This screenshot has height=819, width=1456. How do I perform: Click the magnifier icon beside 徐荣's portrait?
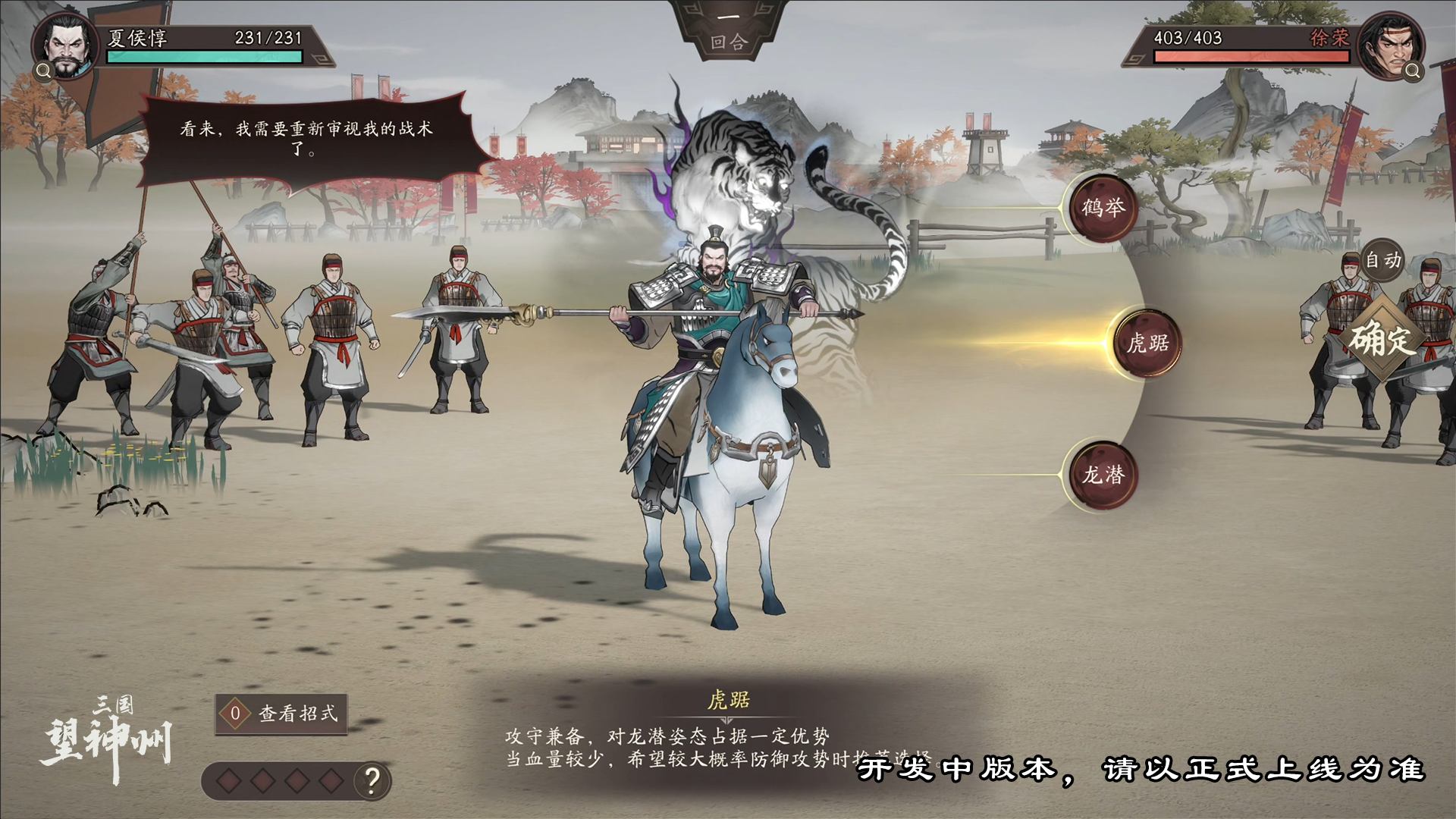pos(1412,73)
